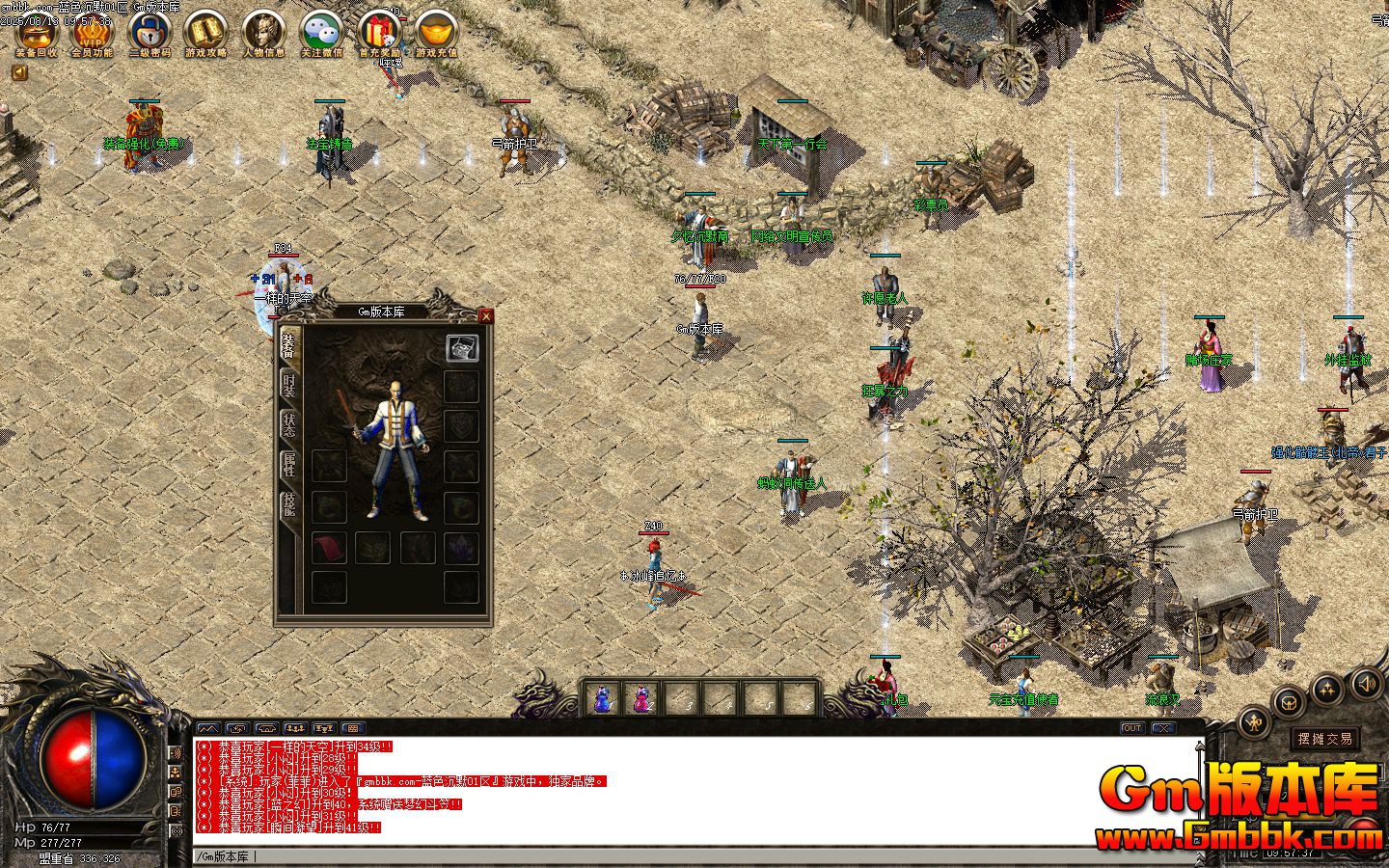Image resolution: width=1389 pixels, height=868 pixels.
Task: Use the blue potion in the hotbar
Action: (x=602, y=697)
